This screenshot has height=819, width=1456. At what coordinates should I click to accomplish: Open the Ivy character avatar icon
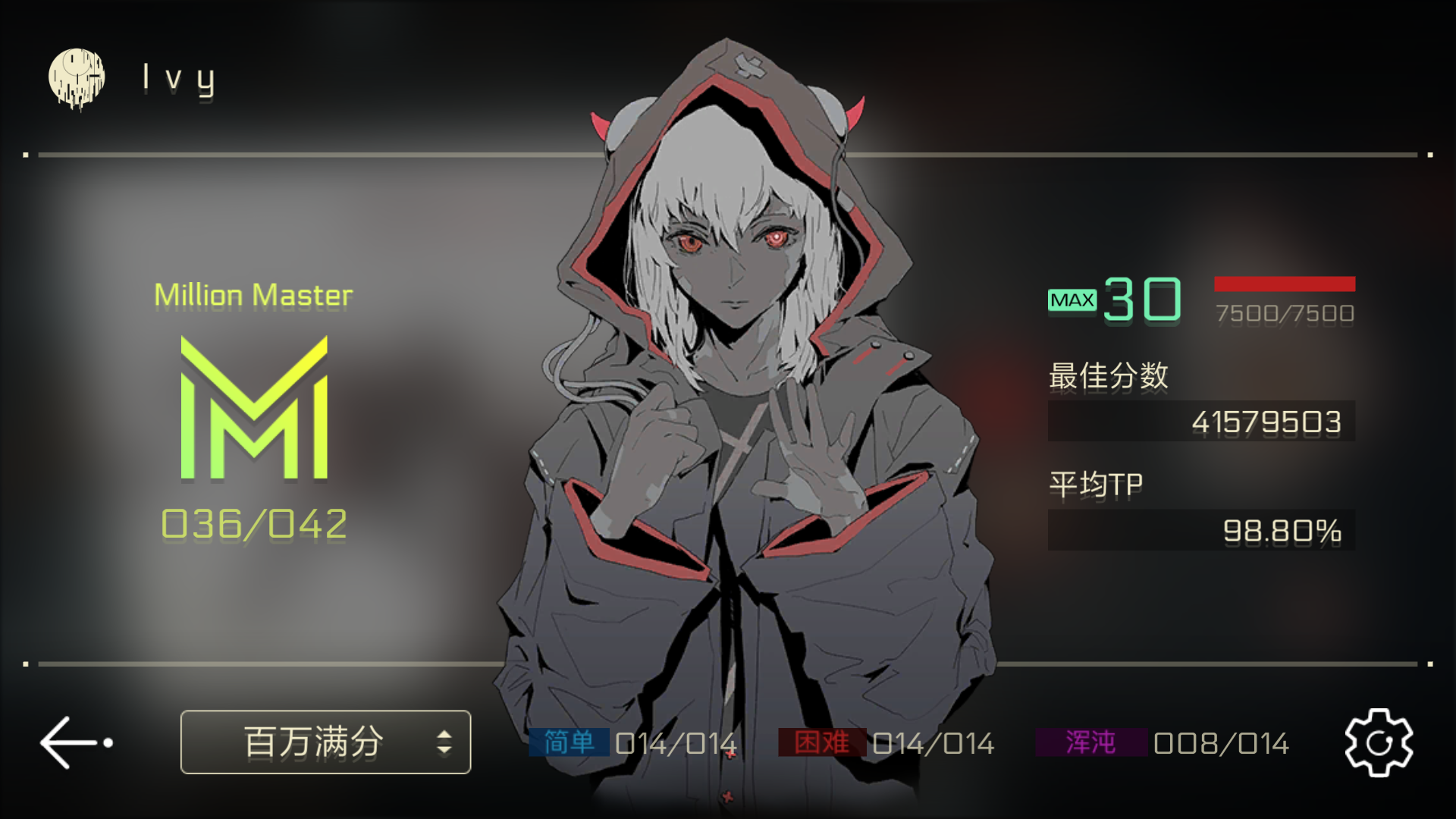78,76
